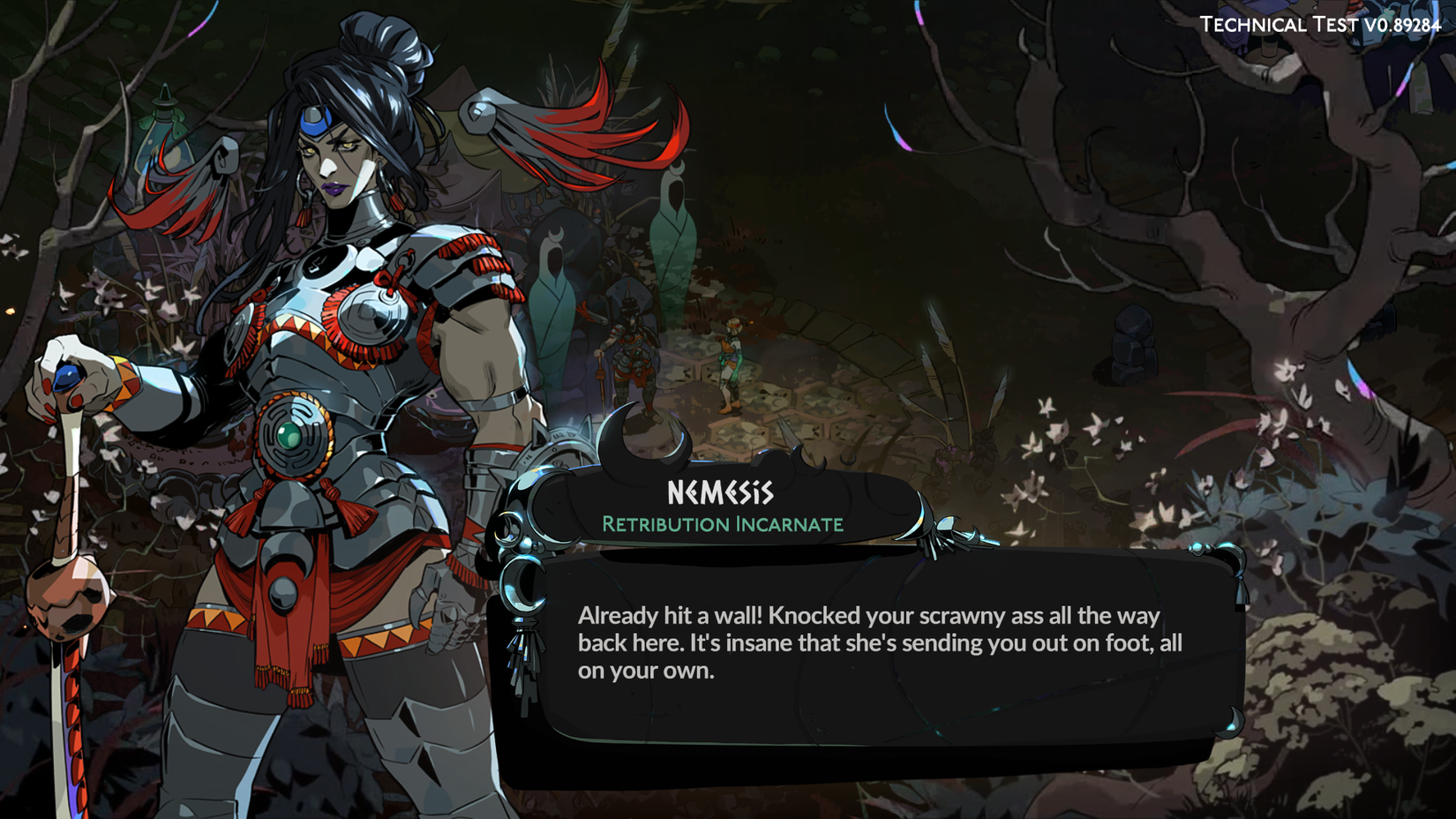The width and height of the screenshot is (1456, 819).
Task: Select the small Melinoë figure on the hex-tile path
Action: point(731,362)
